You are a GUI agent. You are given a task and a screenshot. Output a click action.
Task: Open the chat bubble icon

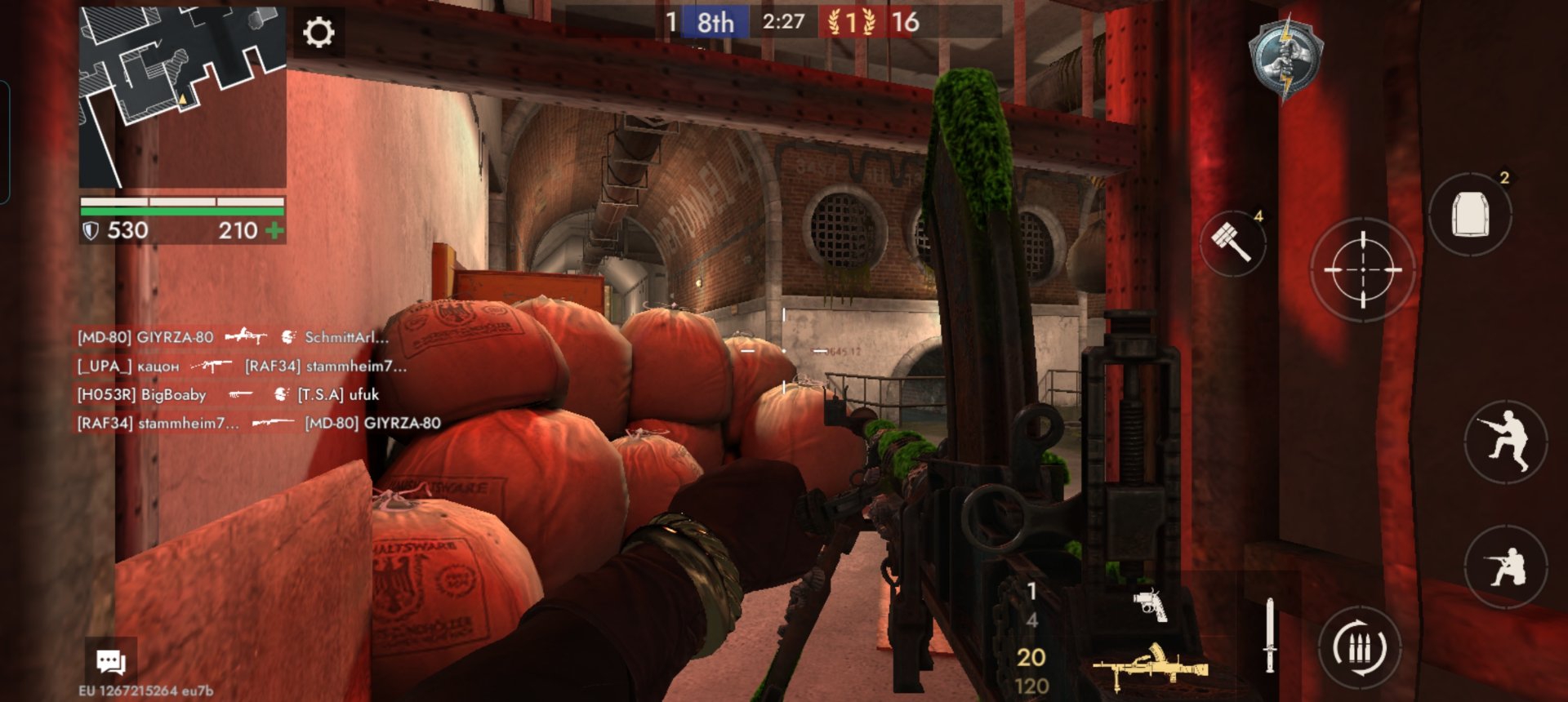pyautogui.click(x=110, y=660)
